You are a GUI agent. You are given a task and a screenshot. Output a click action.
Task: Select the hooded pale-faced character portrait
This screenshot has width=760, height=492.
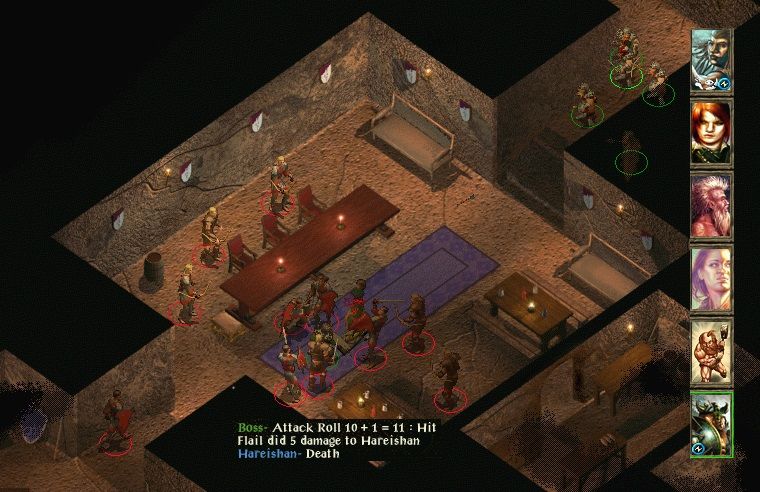click(711, 60)
